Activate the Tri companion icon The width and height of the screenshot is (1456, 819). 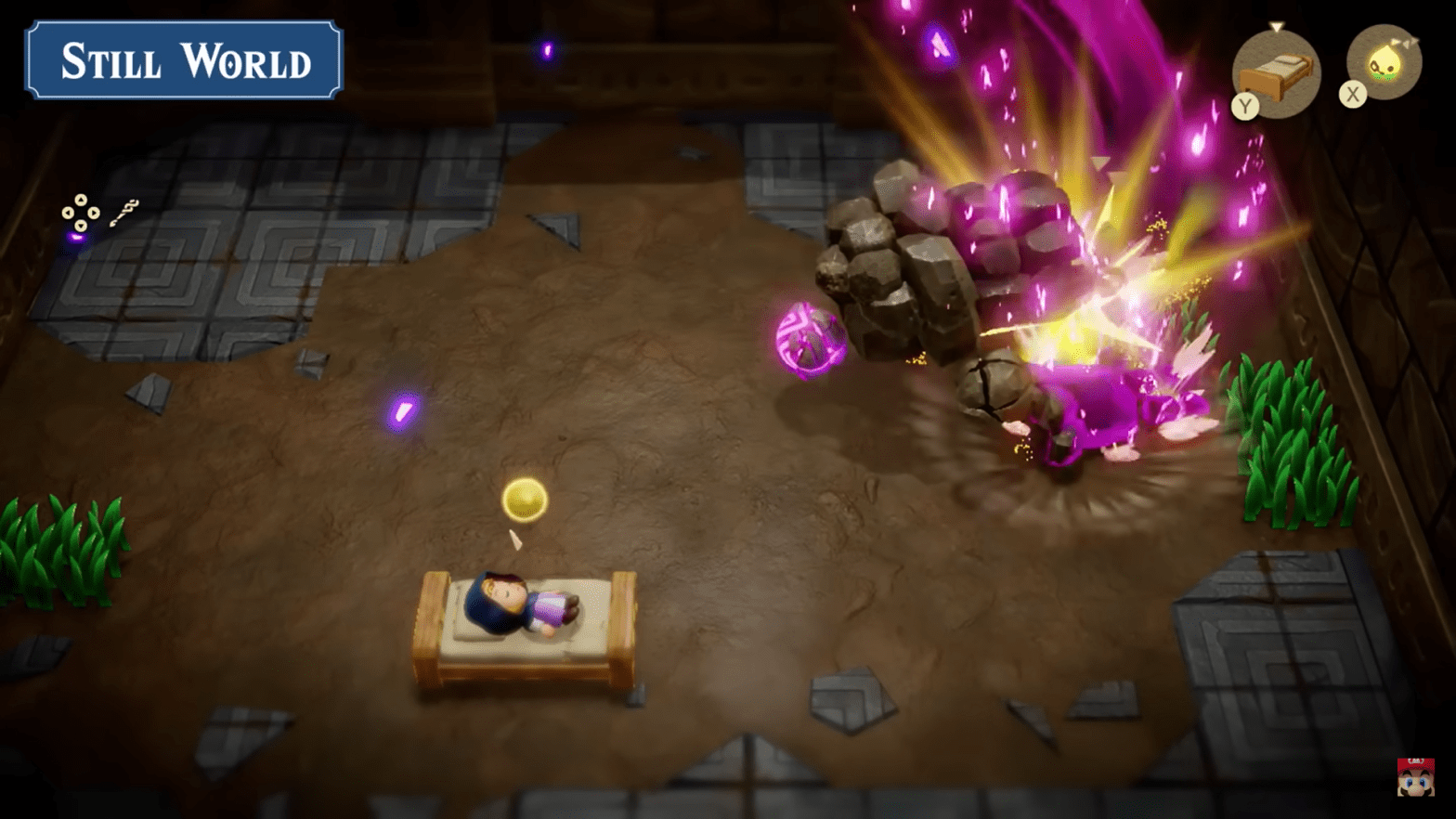coord(1384,62)
